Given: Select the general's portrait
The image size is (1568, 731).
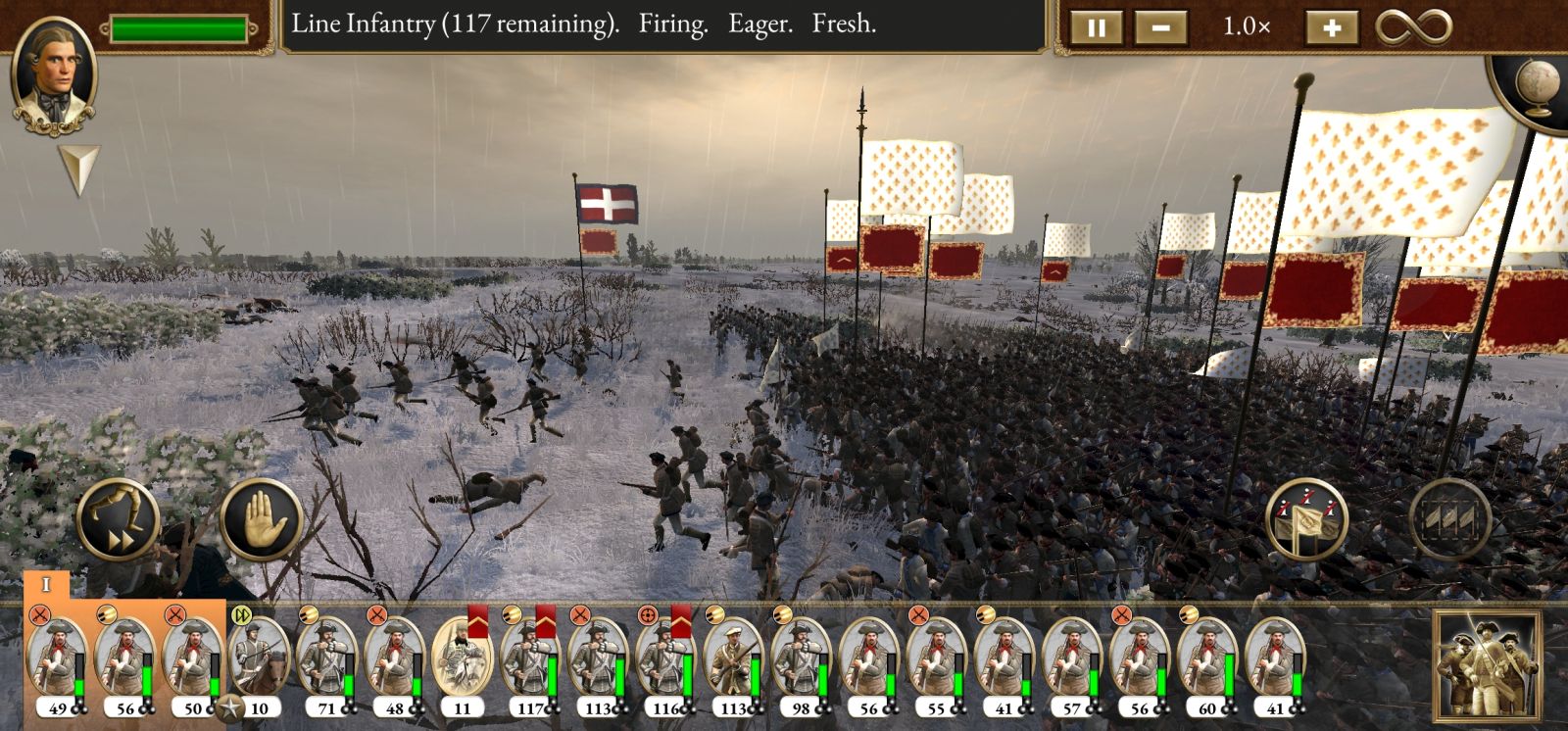Looking at the screenshot, I should (54, 75).
